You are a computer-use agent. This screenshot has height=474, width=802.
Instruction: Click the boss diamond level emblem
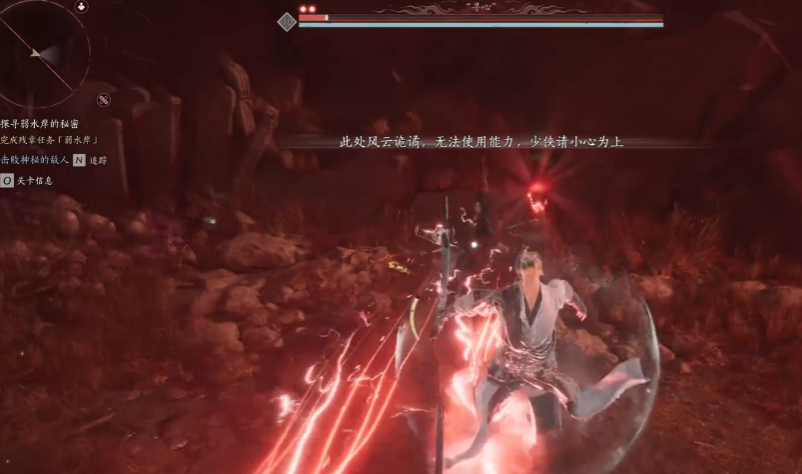coord(287,21)
